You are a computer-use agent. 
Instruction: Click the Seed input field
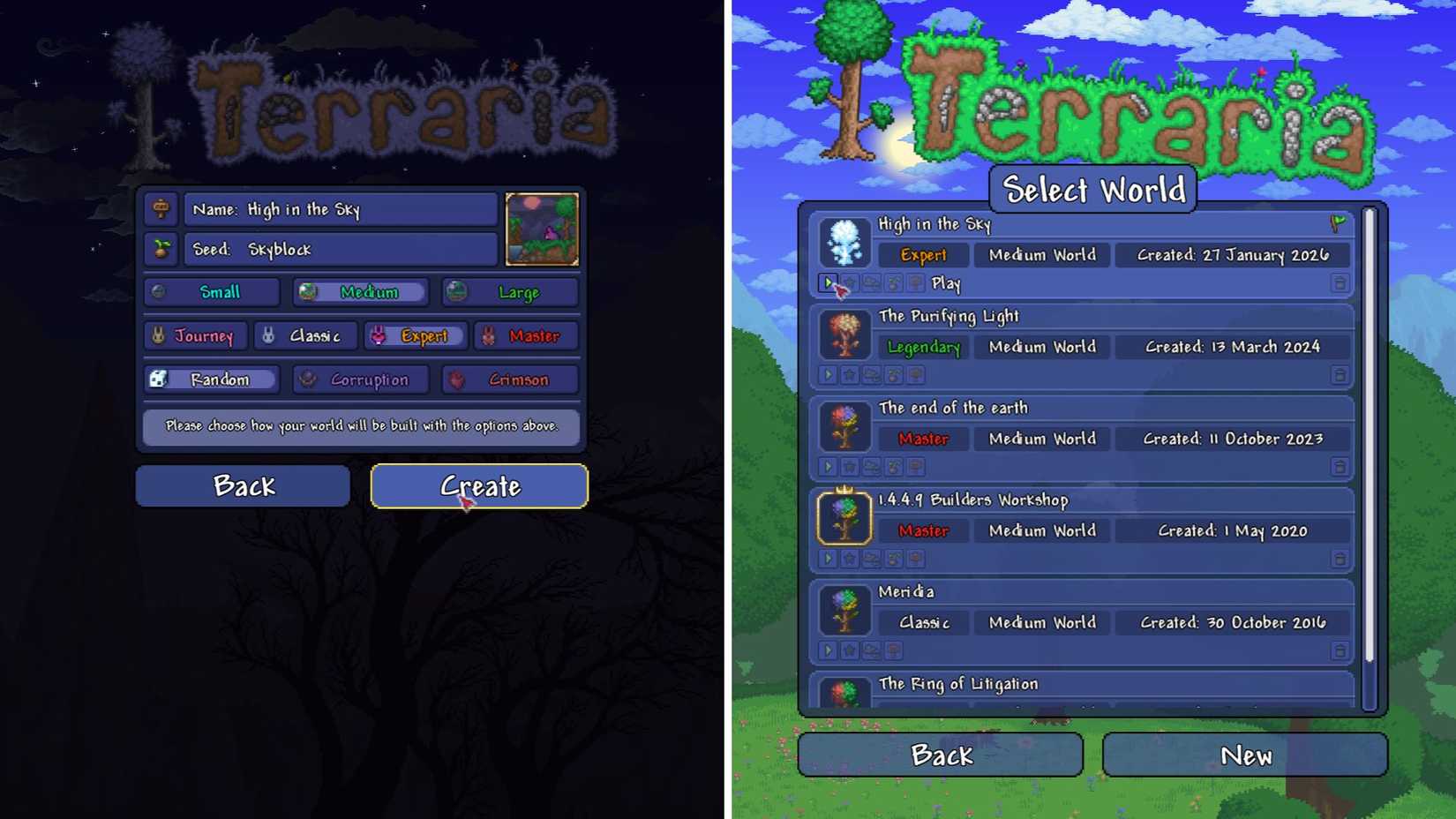click(340, 249)
